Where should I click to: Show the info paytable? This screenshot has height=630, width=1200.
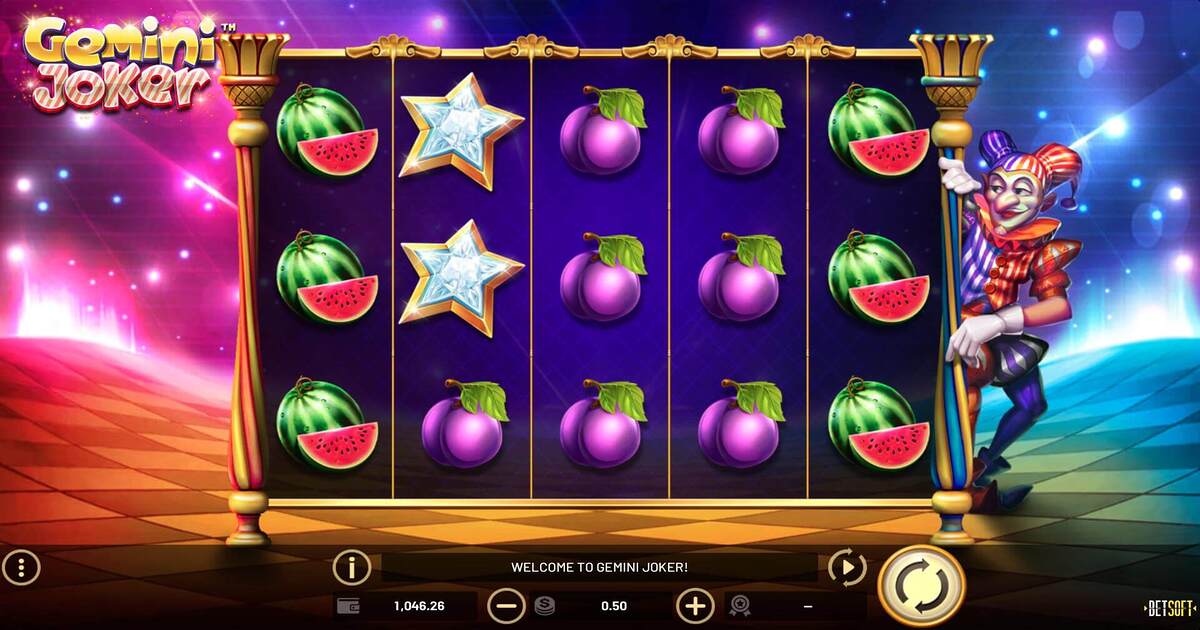(x=351, y=567)
